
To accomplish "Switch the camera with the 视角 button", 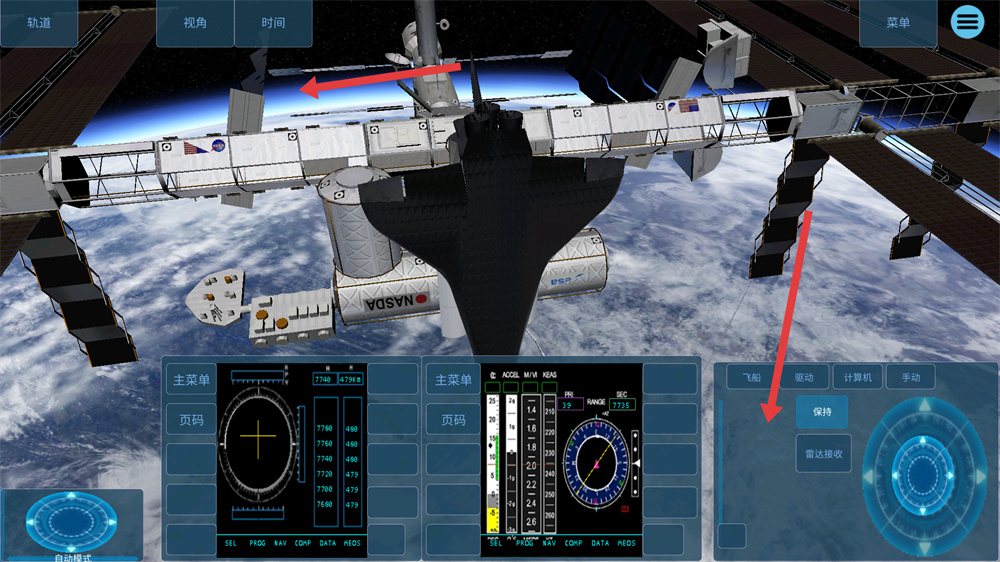I will point(195,23).
